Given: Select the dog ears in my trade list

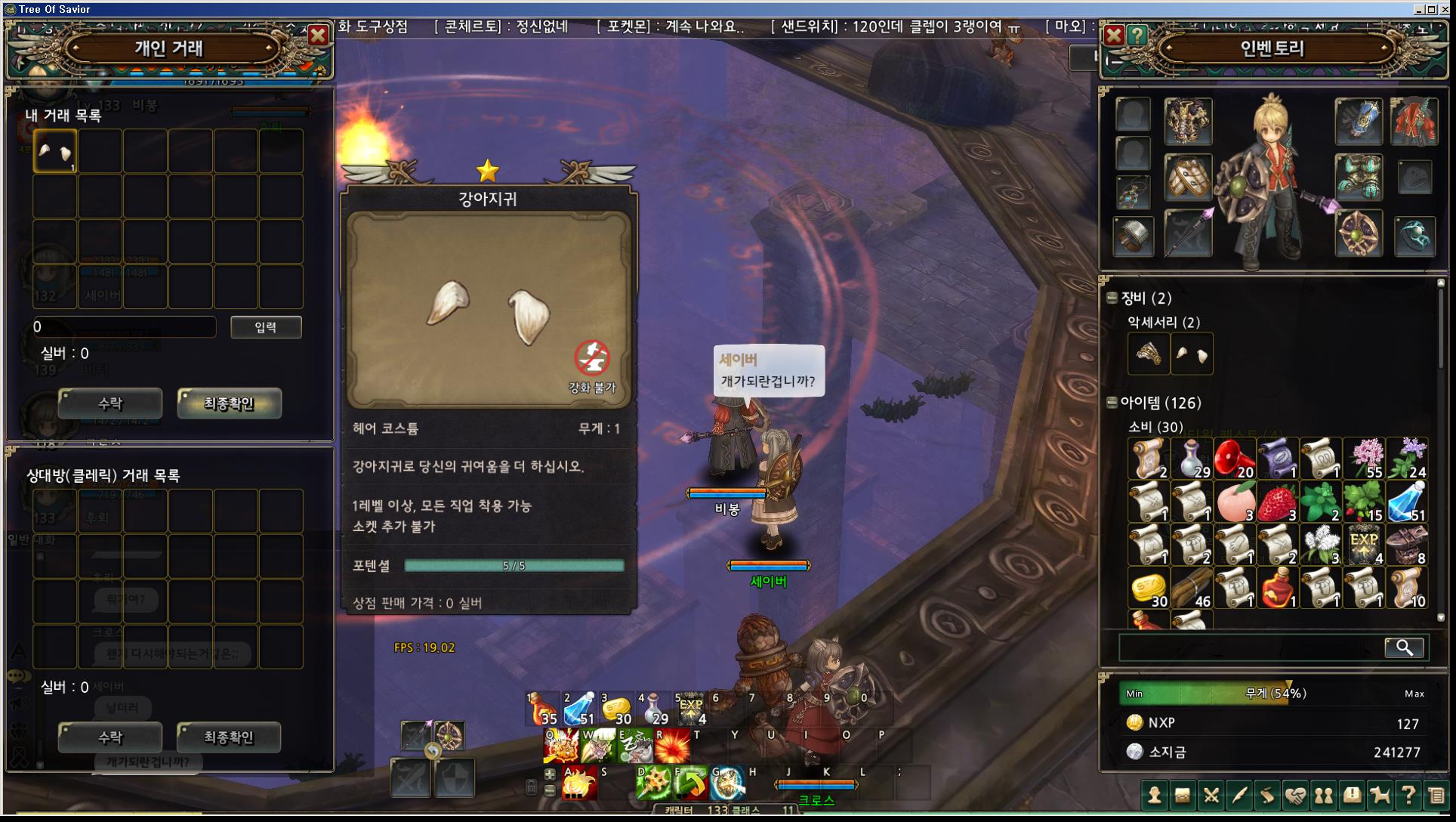Looking at the screenshot, I should click(x=55, y=152).
